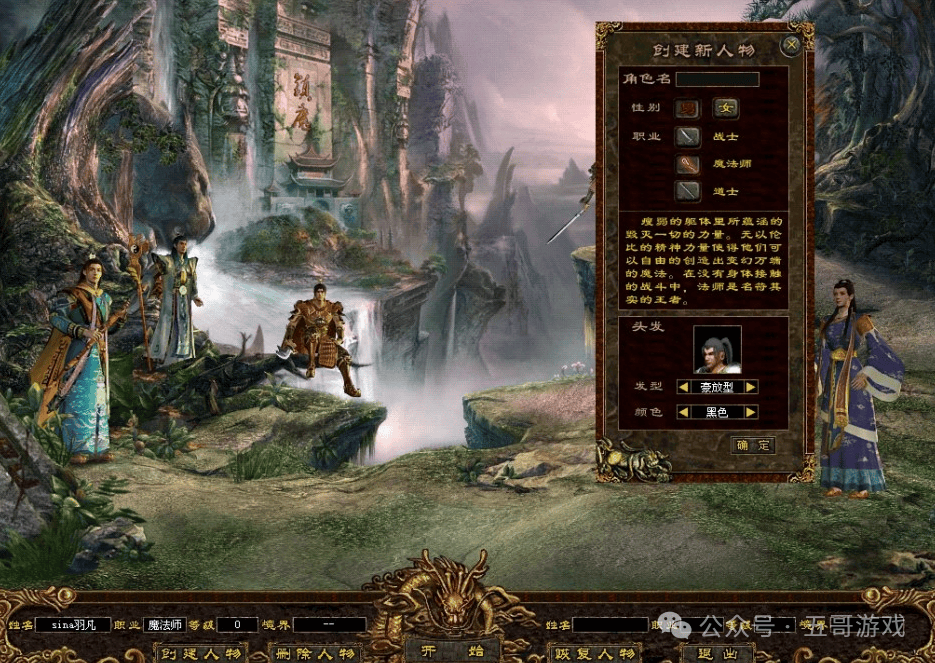Click the character name input field
The width and height of the screenshot is (935, 663).
tap(717, 79)
